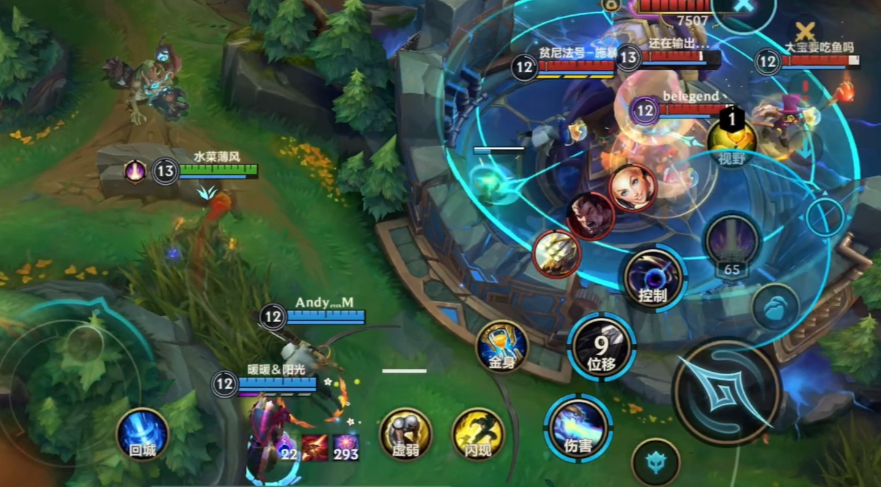
Task: Target the golden claw champion portrait
Action: (x=556, y=254)
